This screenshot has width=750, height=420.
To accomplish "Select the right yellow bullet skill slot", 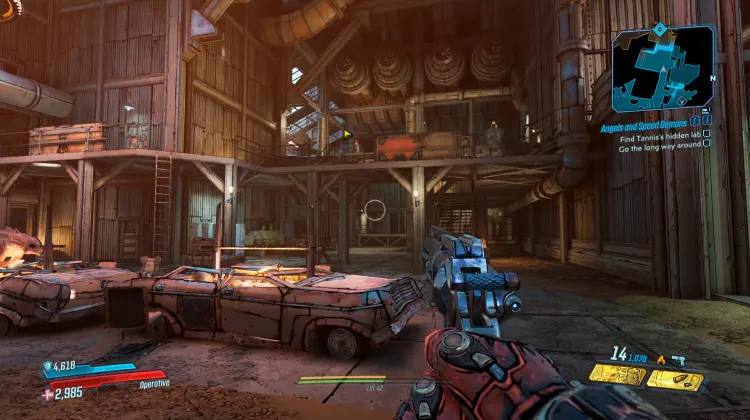I will [x=674, y=379].
